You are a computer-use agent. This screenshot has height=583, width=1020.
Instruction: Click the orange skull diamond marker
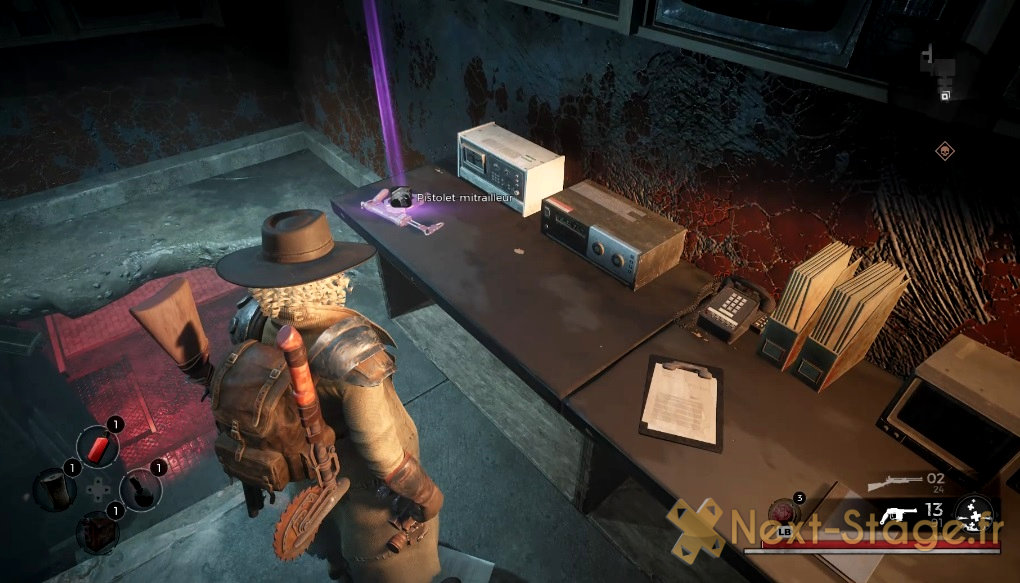tap(944, 152)
